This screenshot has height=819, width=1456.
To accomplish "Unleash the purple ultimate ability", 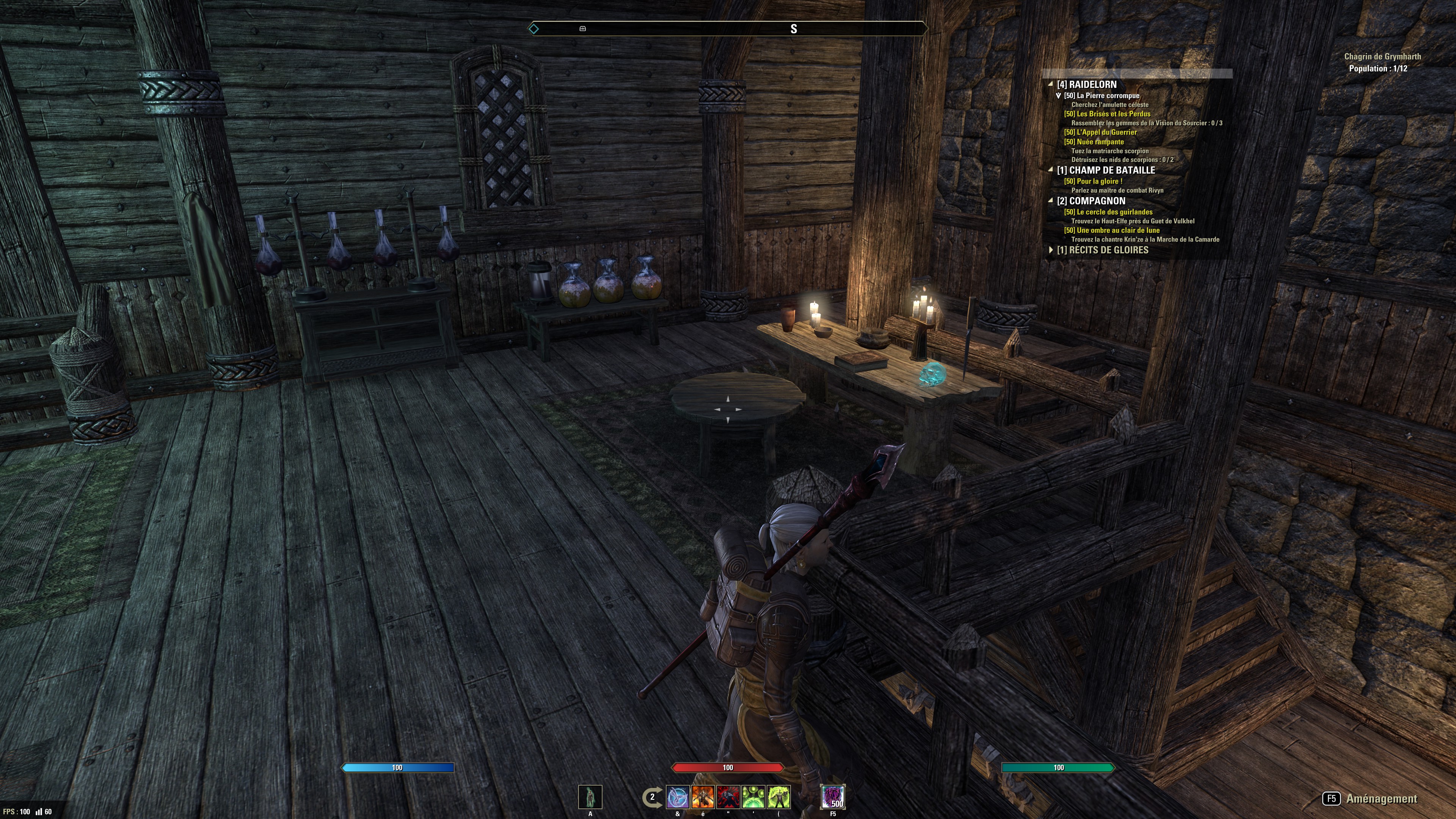I will [833, 797].
